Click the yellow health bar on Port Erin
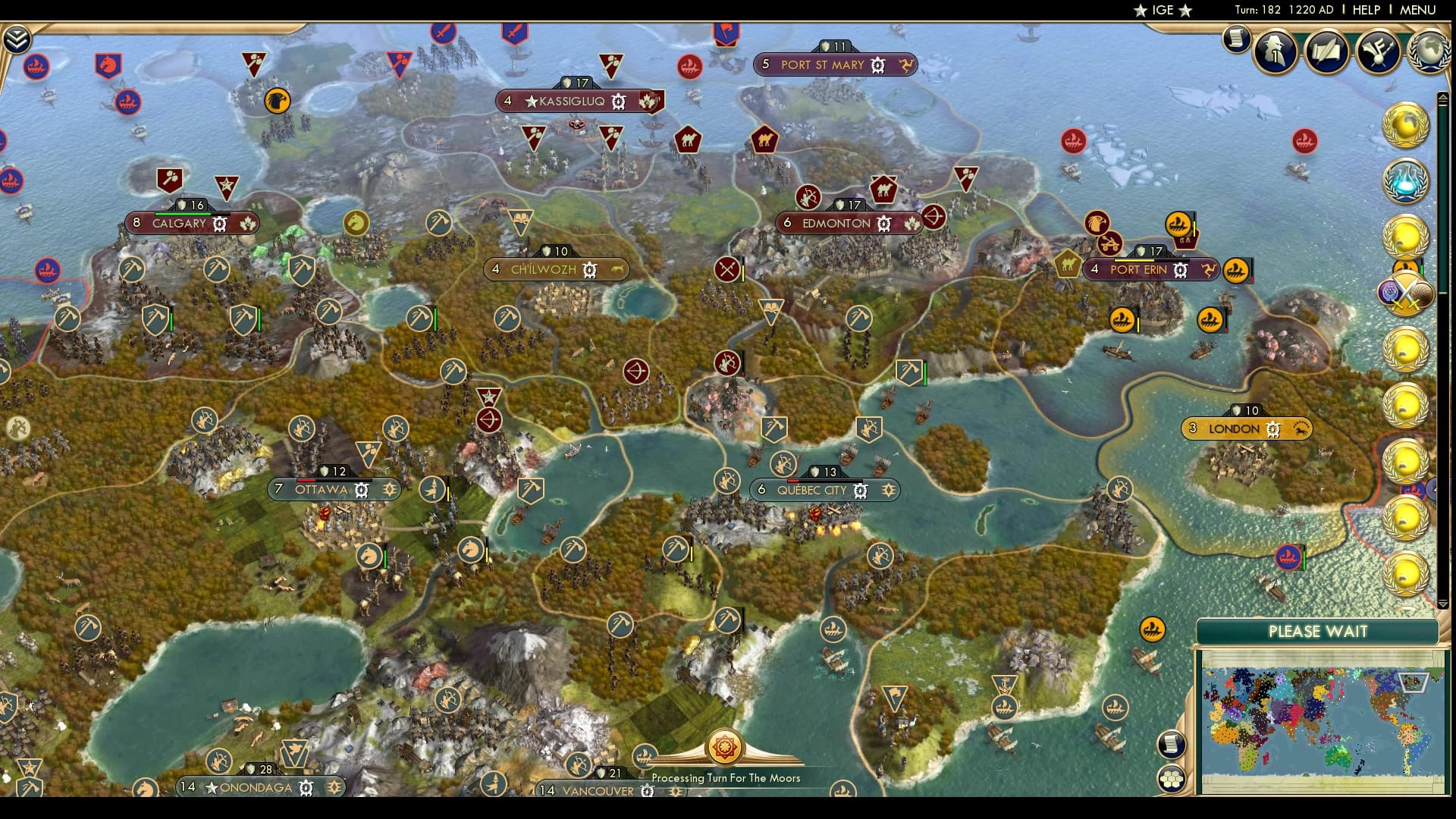The image size is (1456, 819). [x=1134, y=261]
